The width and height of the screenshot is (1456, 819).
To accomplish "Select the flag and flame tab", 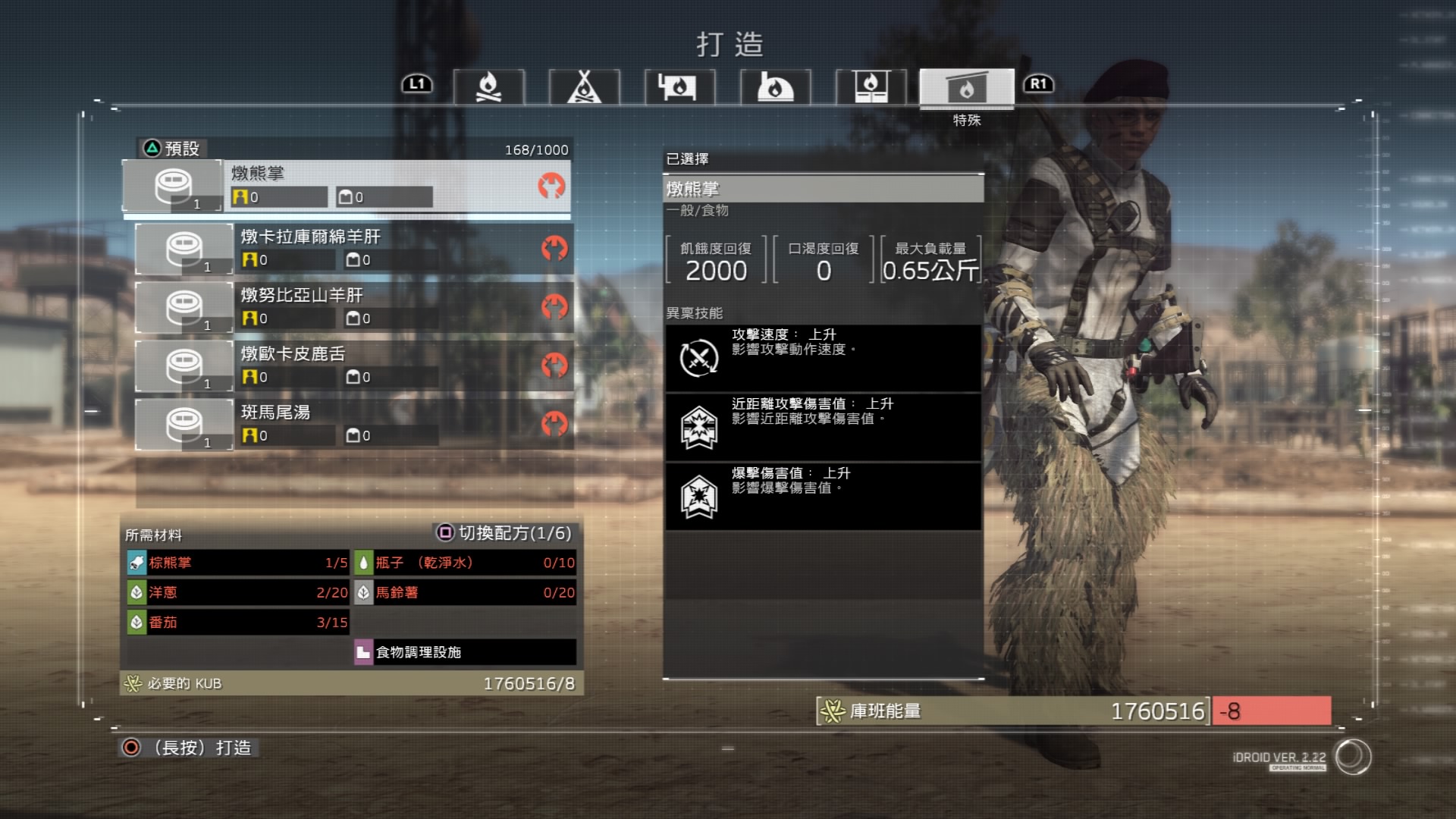I will tap(679, 86).
